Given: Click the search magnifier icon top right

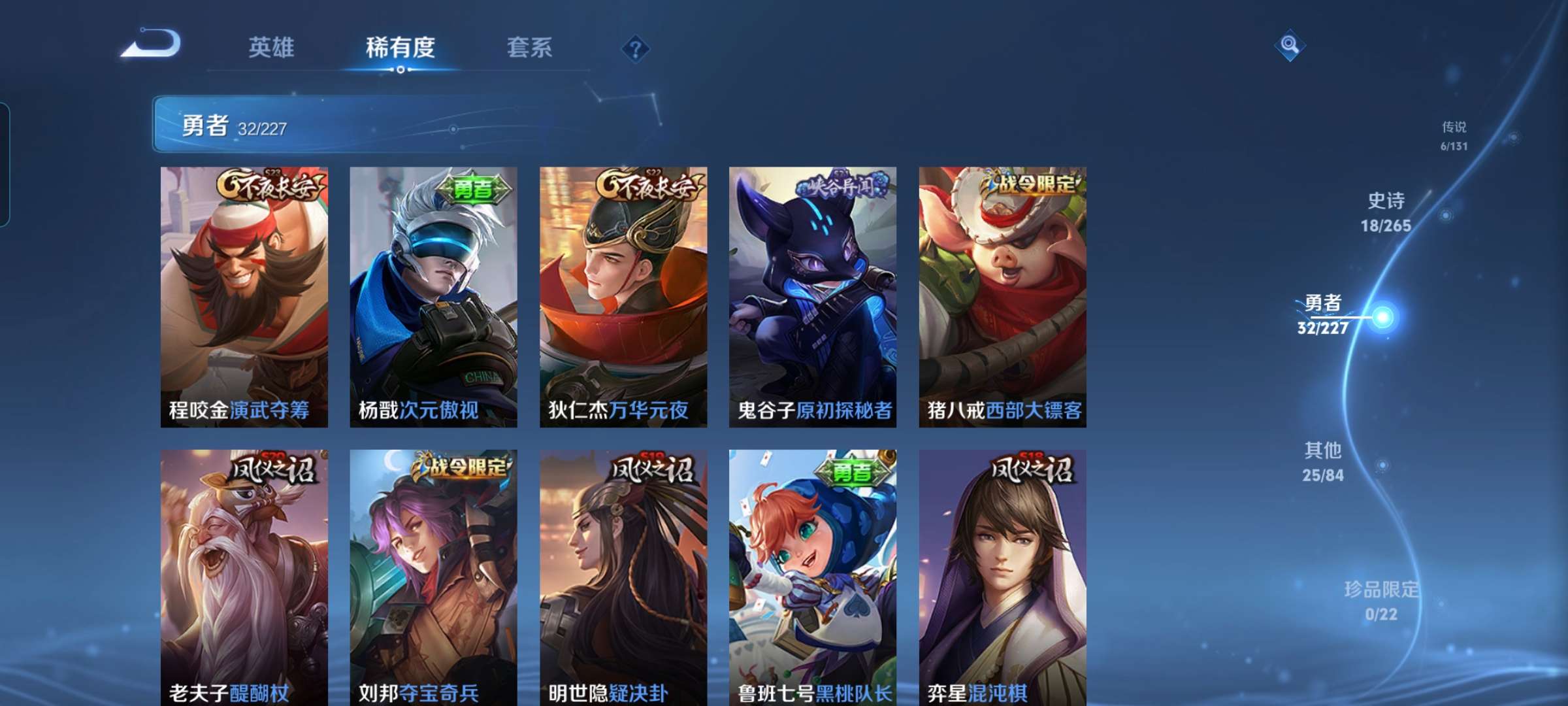Looking at the screenshot, I should coord(1290,44).
